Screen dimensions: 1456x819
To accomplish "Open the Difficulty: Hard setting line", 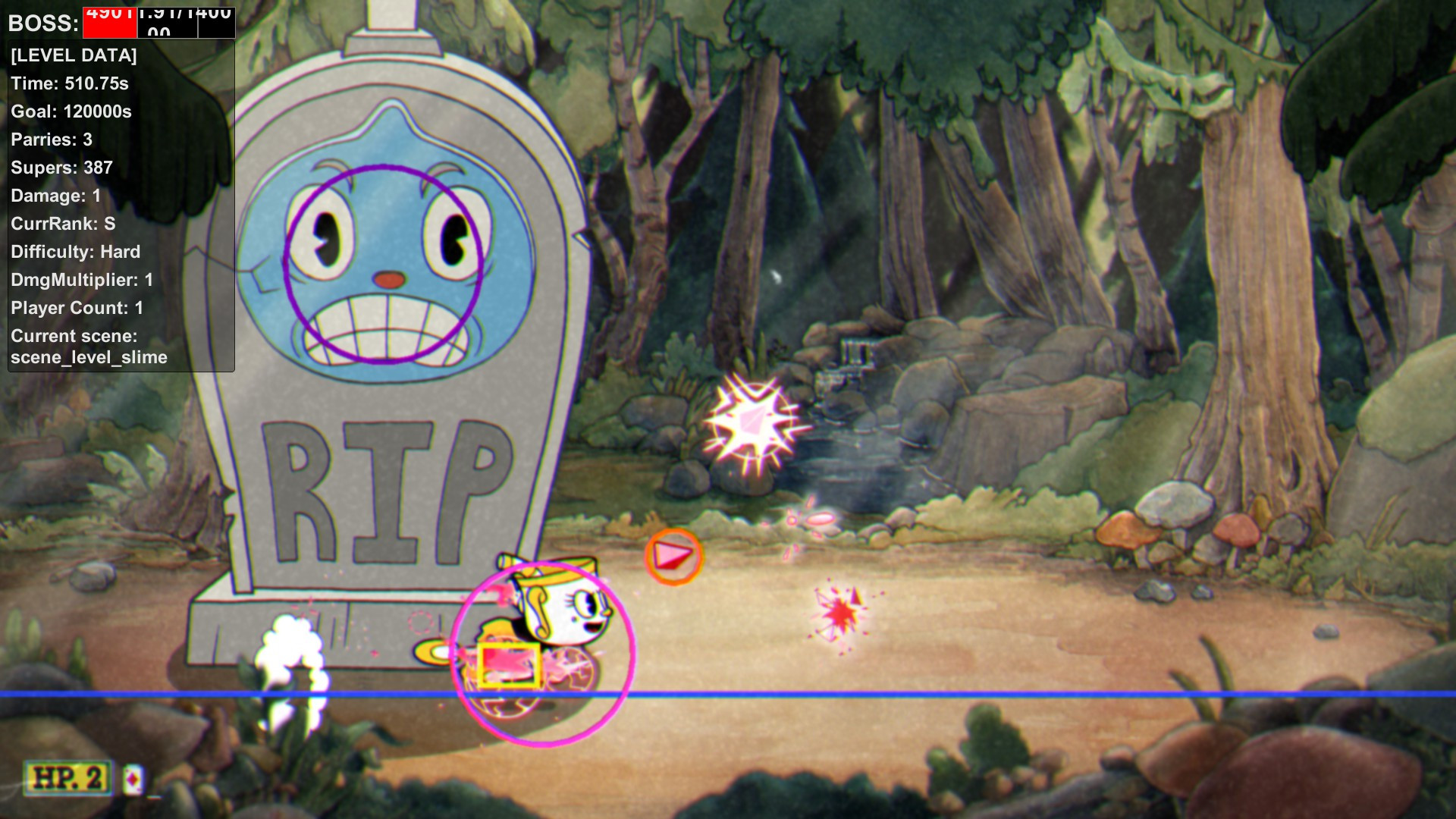I will [75, 251].
